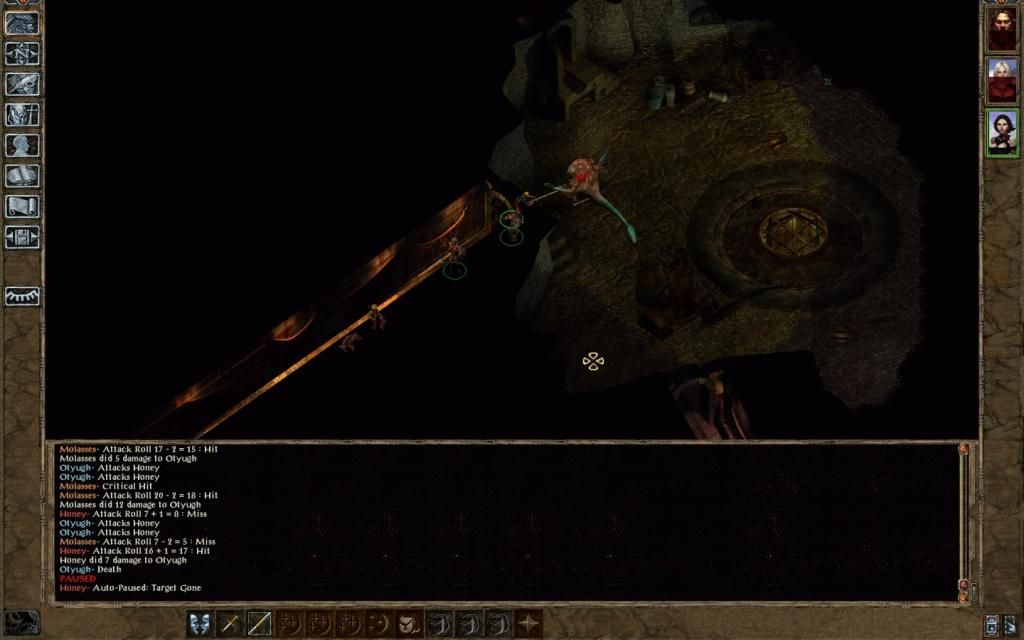Select the crossed-swords weapon slot
1024x640 pixels.
[229, 624]
